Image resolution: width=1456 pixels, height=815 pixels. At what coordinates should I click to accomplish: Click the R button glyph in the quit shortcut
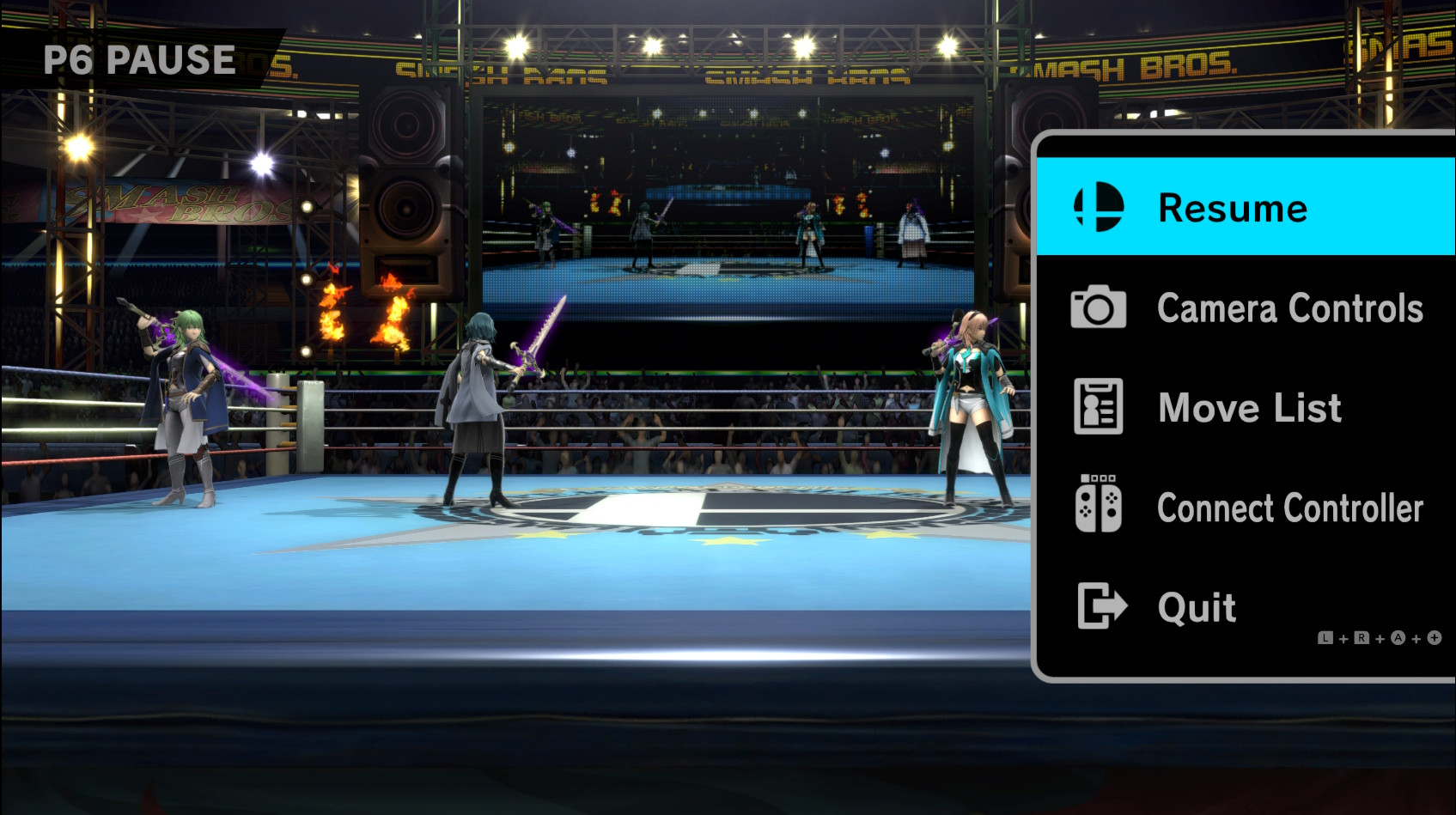1362,638
